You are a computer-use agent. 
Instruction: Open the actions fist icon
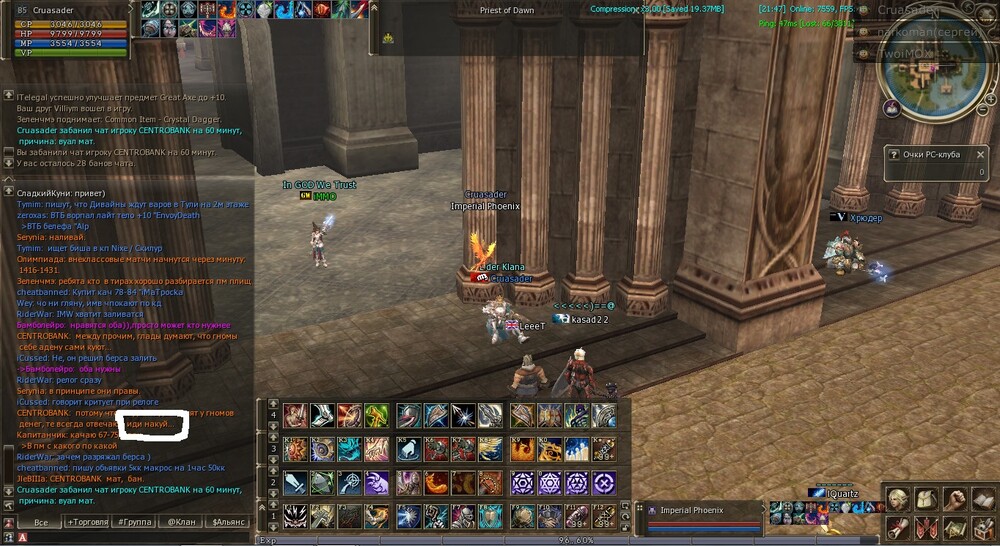pyautogui.click(x=954, y=499)
